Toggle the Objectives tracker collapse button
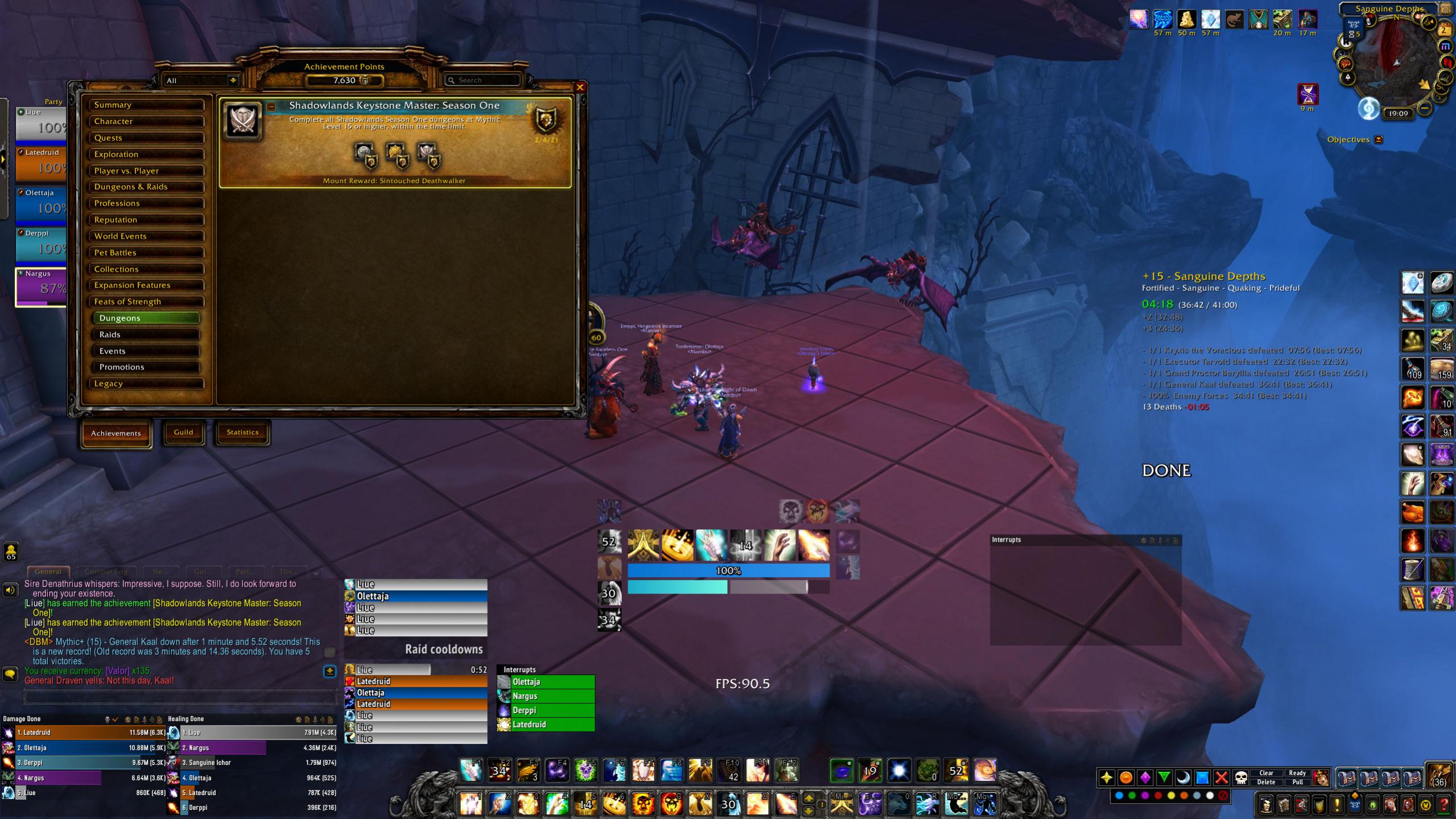 point(1379,139)
